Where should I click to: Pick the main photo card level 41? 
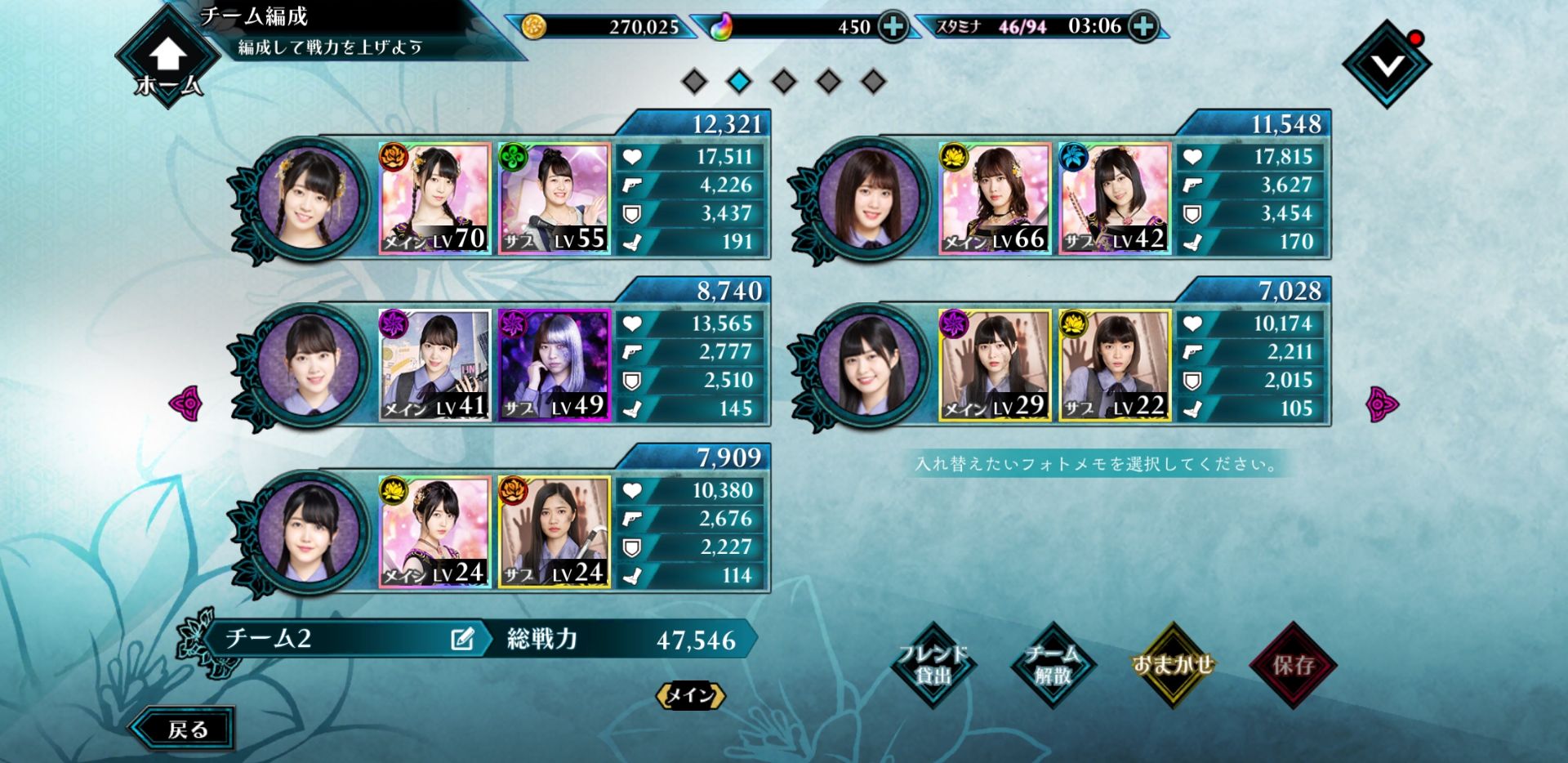tap(434, 365)
